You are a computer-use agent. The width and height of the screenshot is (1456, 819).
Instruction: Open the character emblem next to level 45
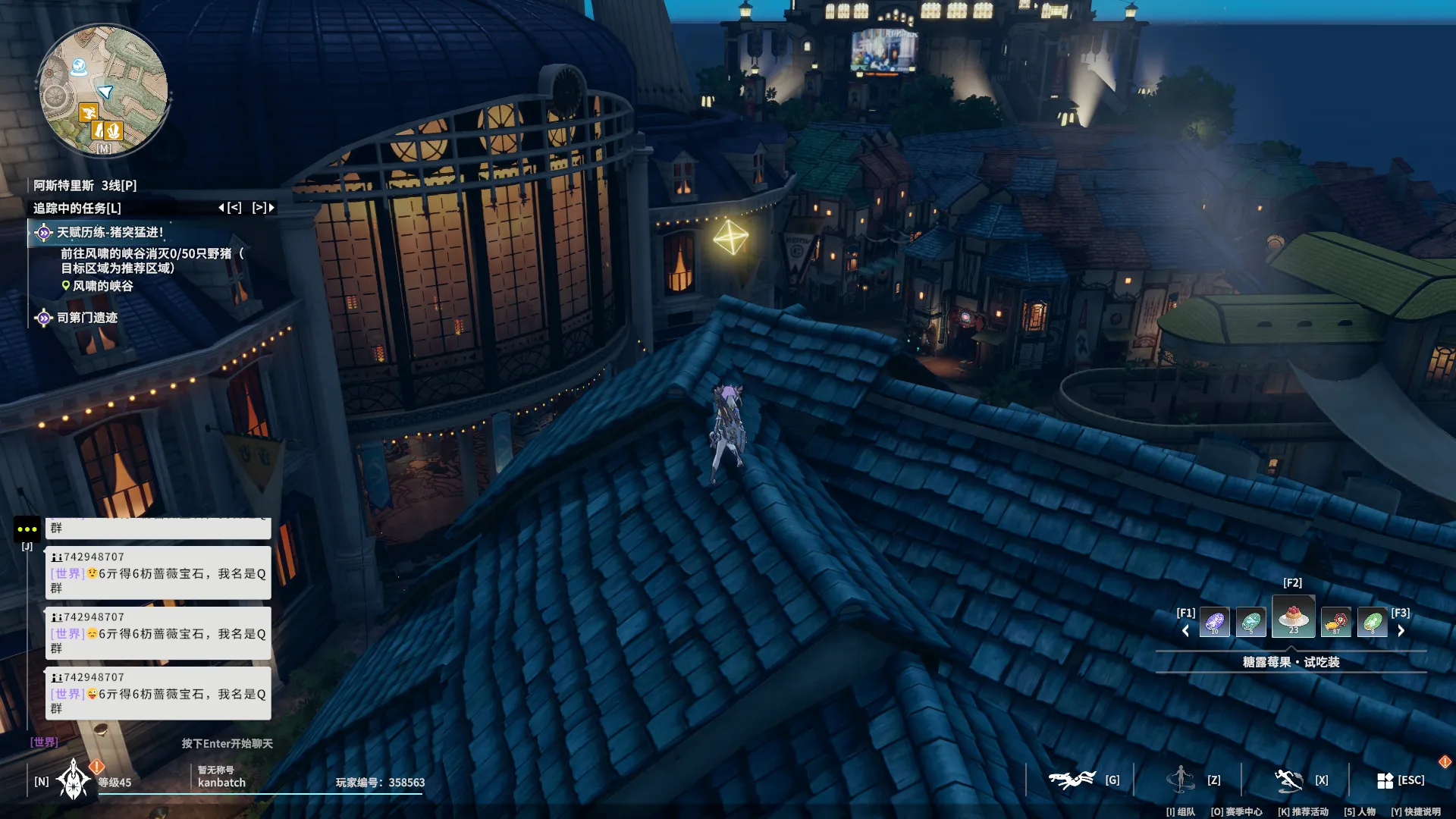pos(74,780)
